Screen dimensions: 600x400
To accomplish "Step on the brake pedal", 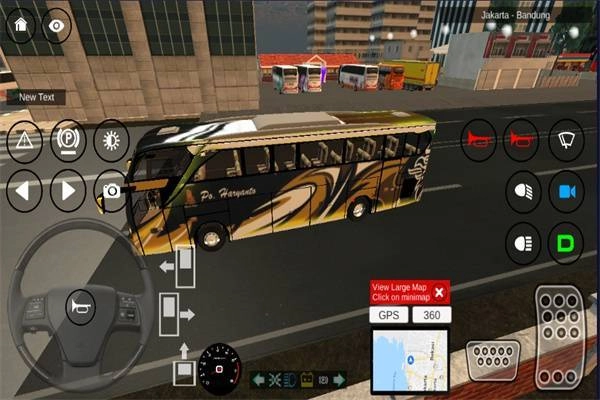I will pyautogui.click(x=493, y=357).
